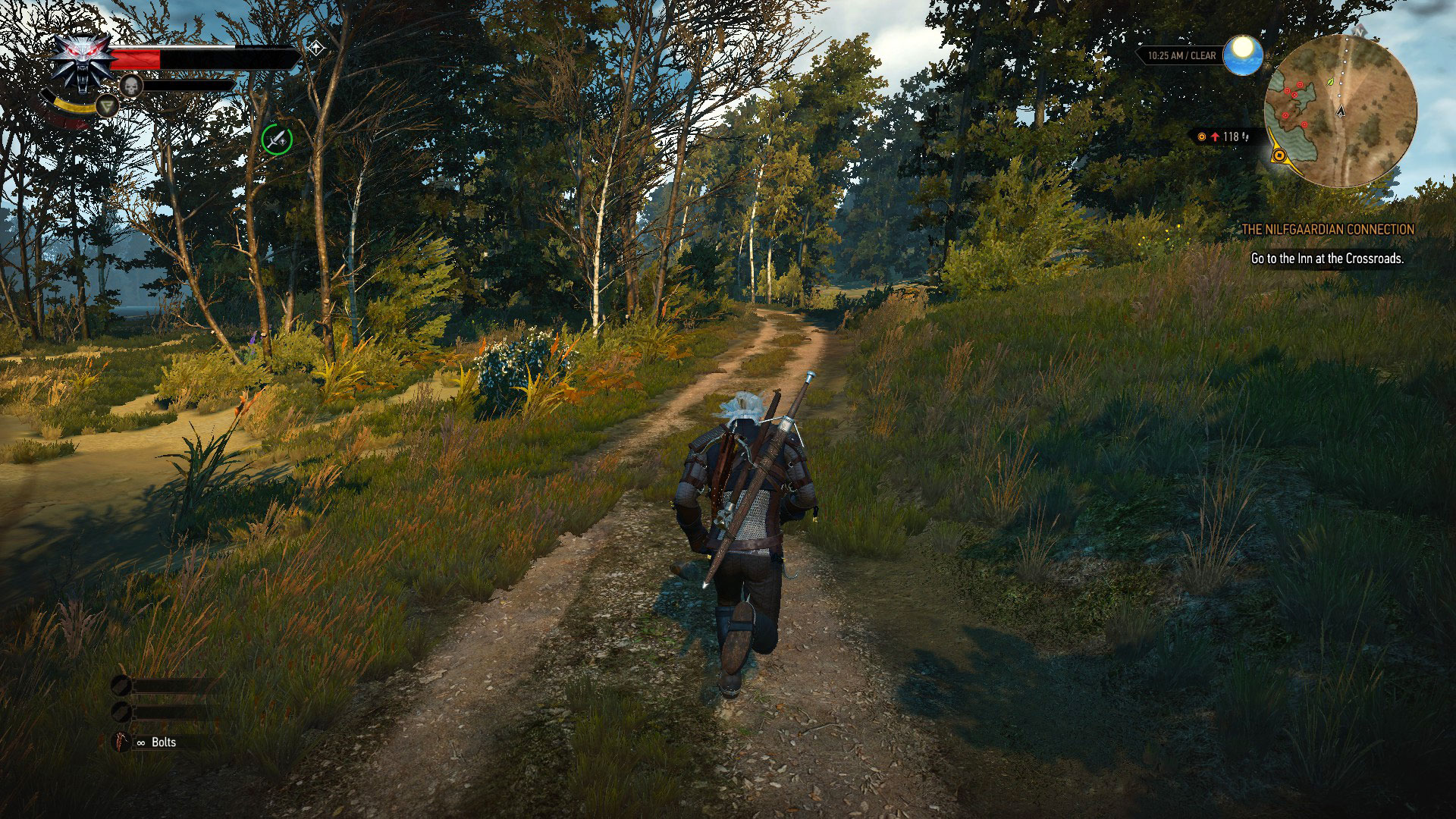The image size is (1456, 819).
Task: Click the sun weather icon beside the clock
Action: point(1243,54)
